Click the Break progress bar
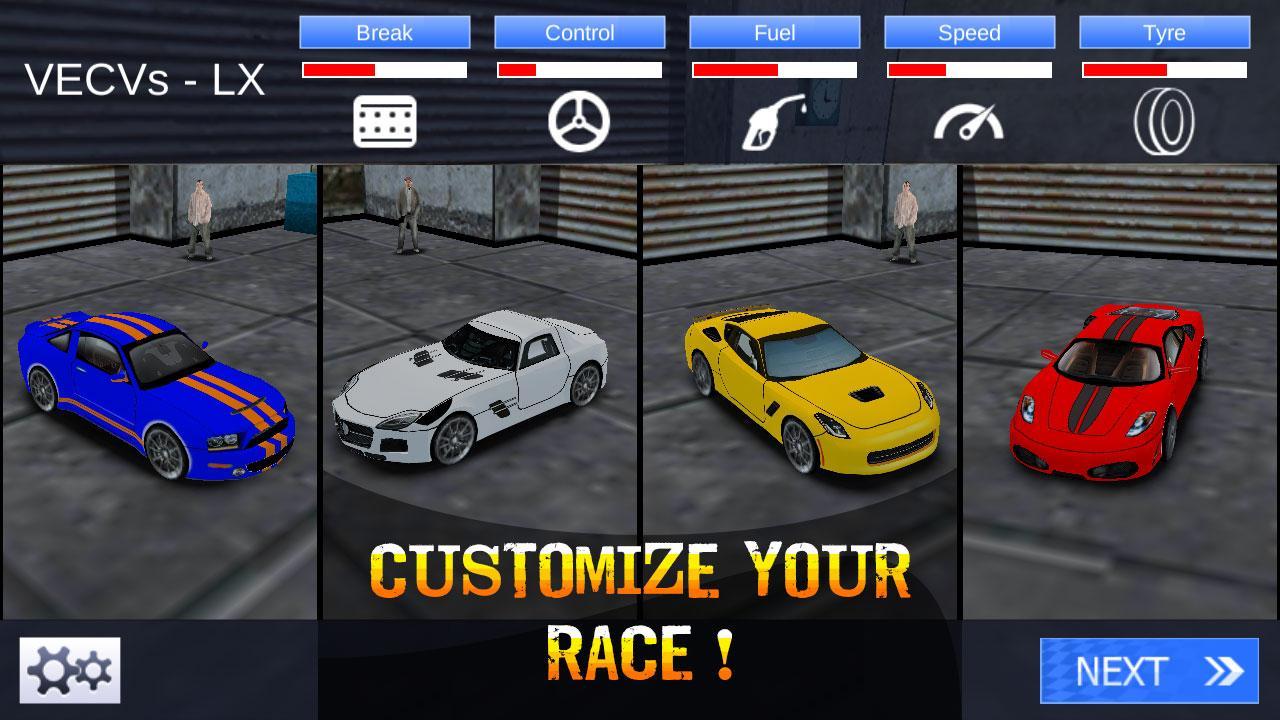The height and width of the screenshot is (720, 1280). (x=386, y=70)
